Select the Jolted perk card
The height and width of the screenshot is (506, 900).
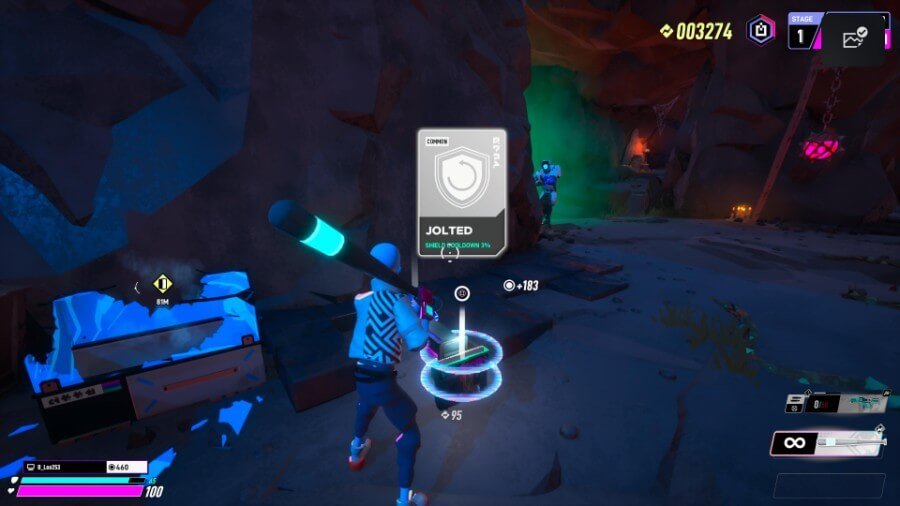461,192
